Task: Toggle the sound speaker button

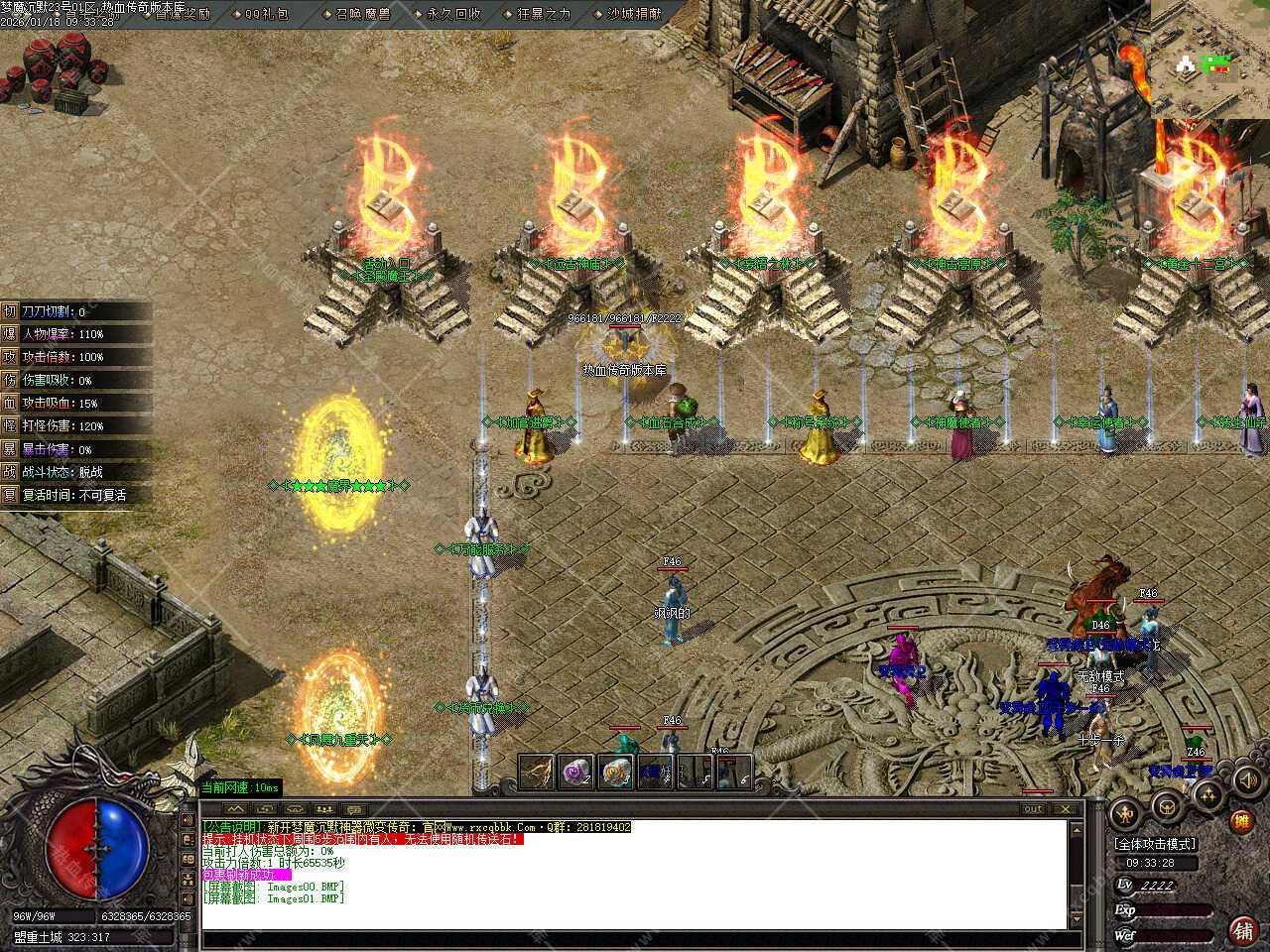Action: pos(1245,781)
